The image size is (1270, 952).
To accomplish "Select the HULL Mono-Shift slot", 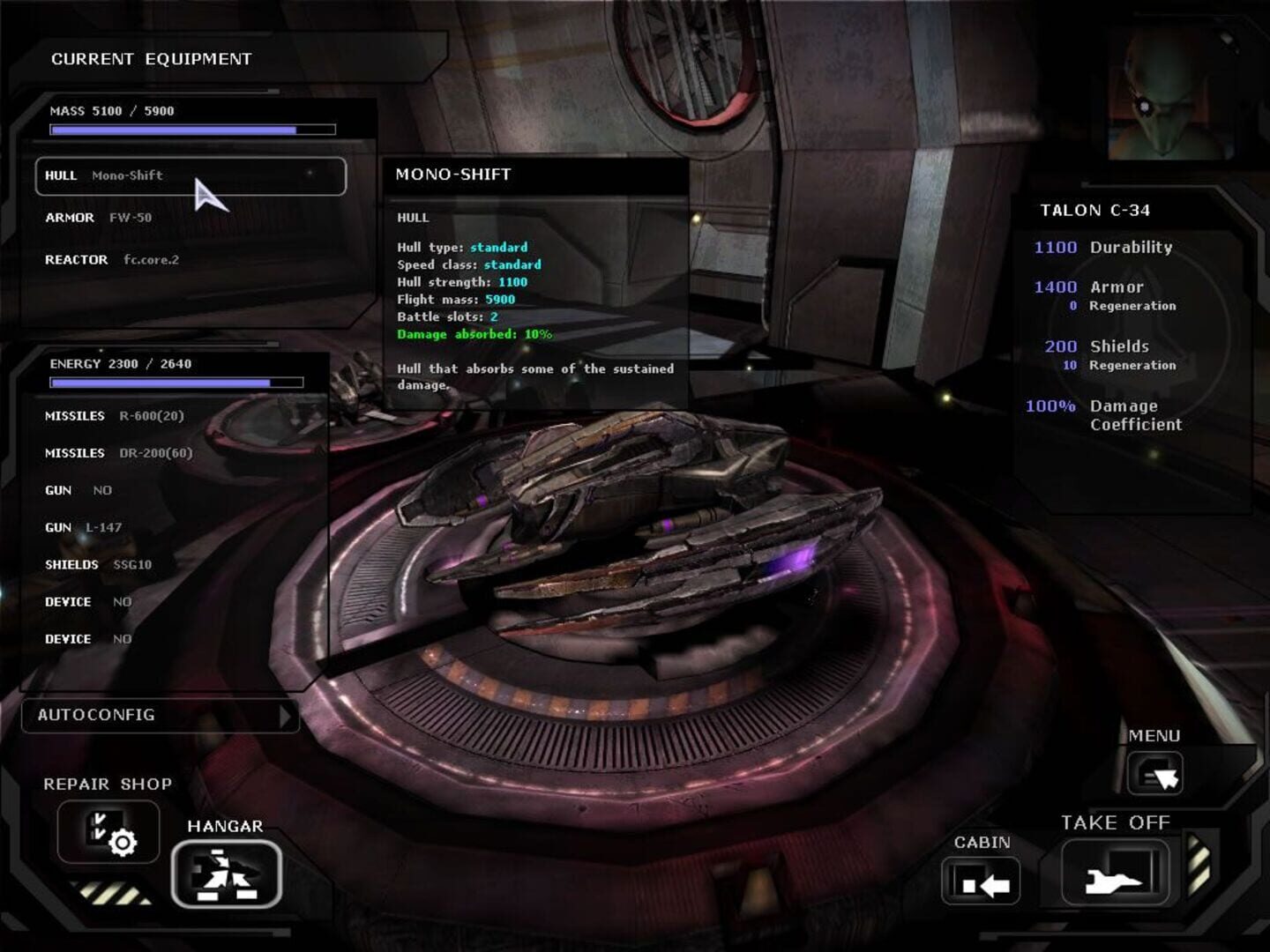I will pyautogui.click(x=190, y=176).
